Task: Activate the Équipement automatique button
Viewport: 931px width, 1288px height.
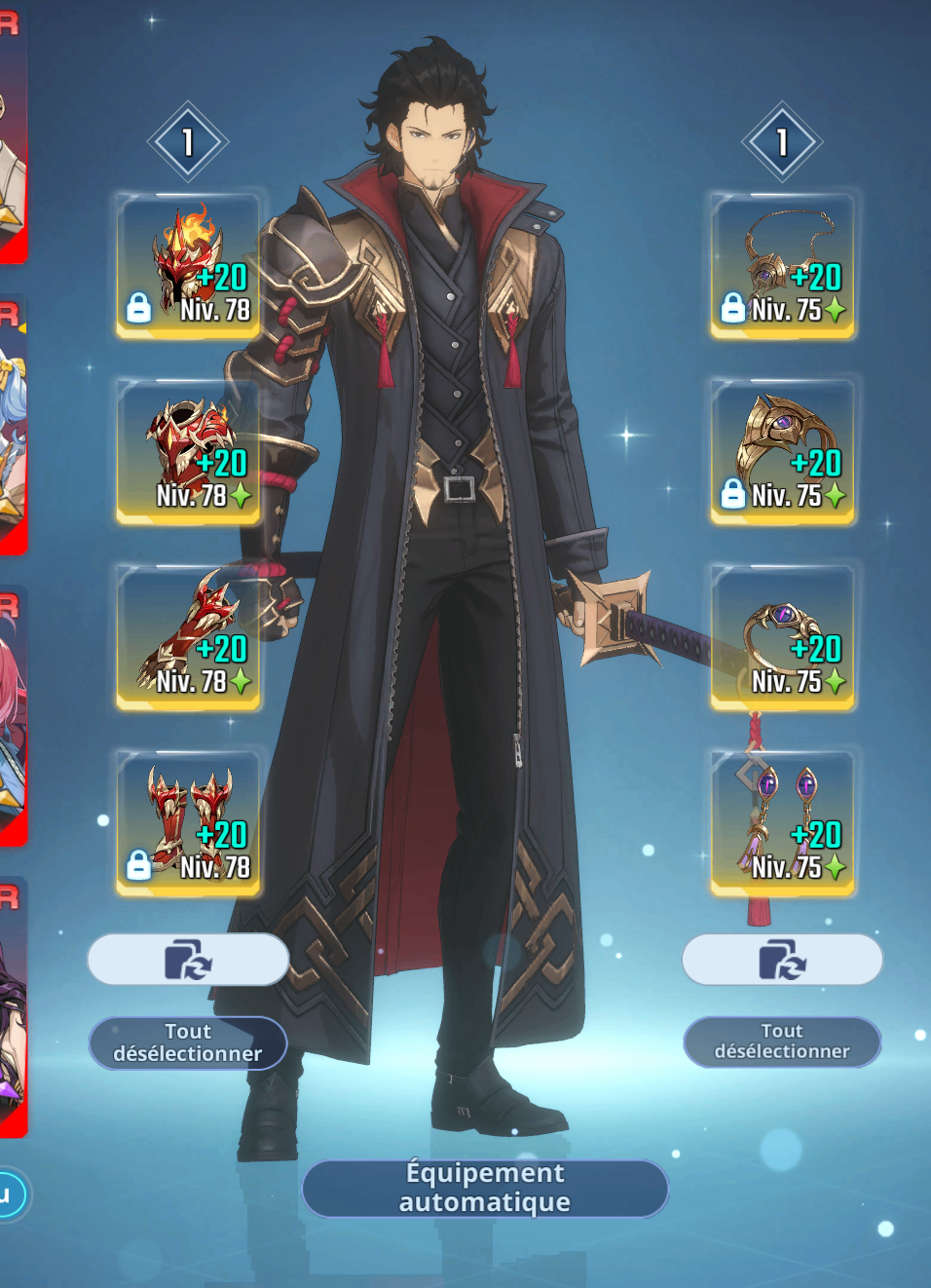Action: 485,1188
